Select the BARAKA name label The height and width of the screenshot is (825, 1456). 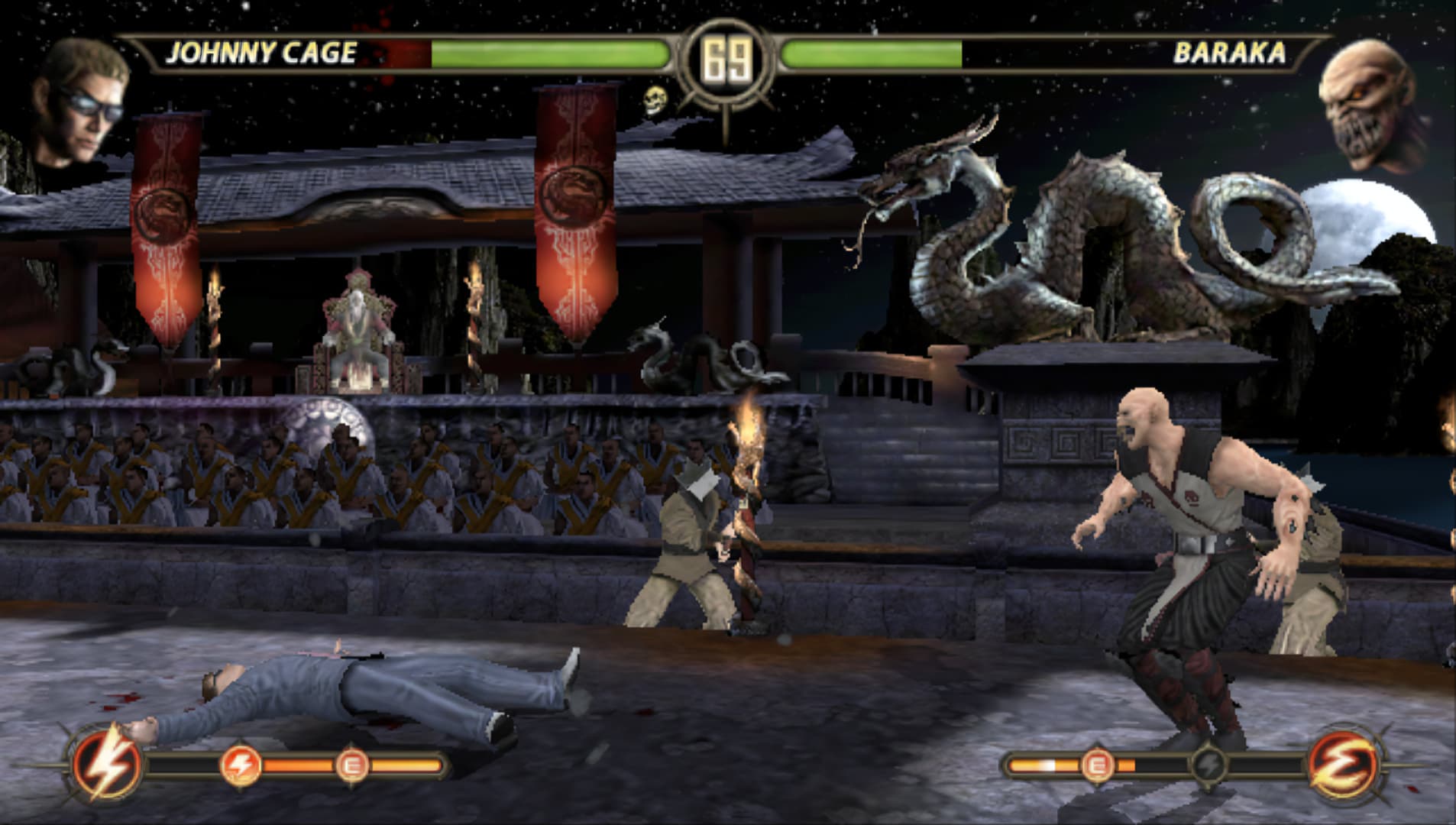(1229, 53)
